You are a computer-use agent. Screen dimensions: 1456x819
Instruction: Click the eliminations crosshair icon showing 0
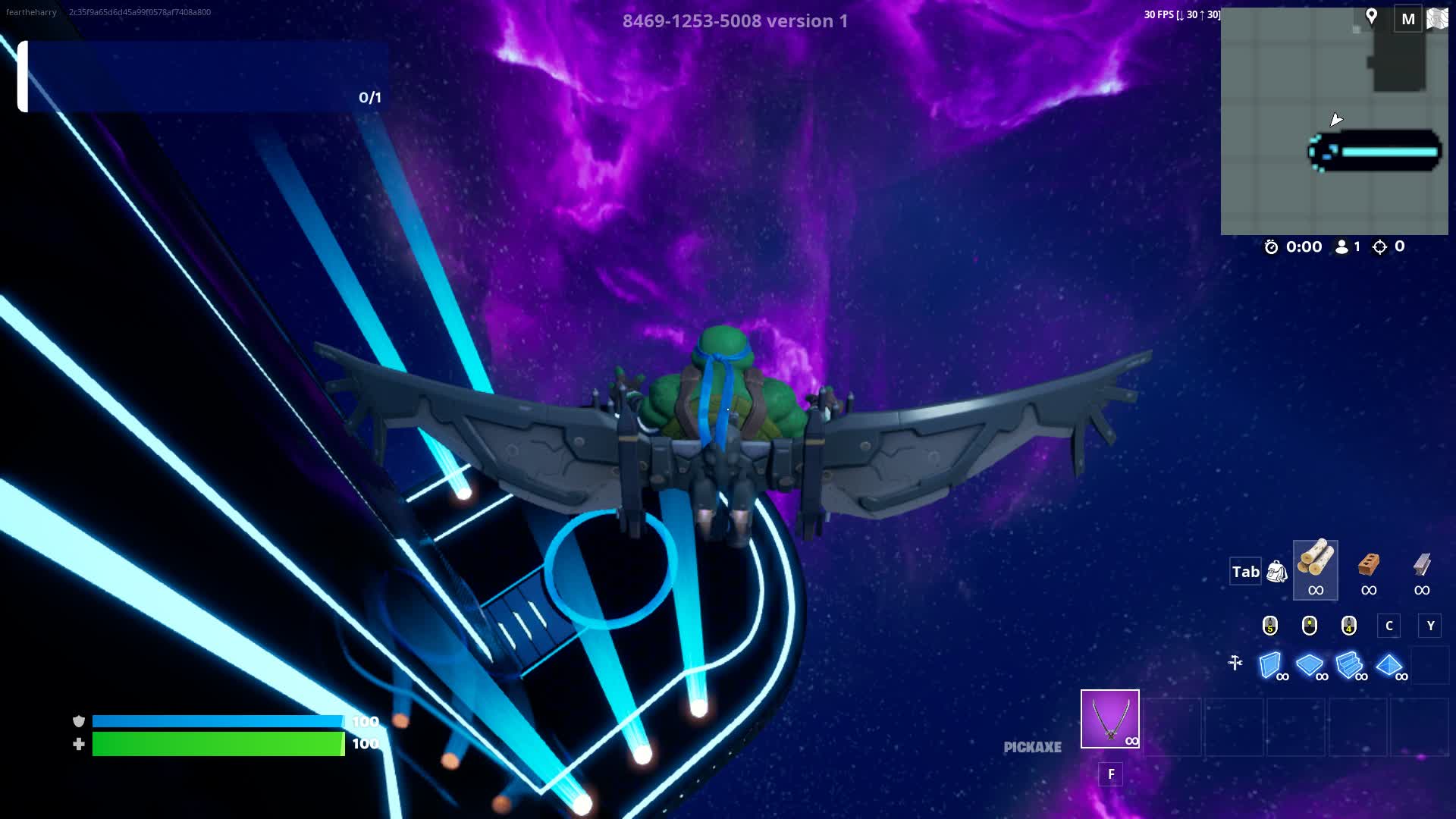coord(1382,246)
